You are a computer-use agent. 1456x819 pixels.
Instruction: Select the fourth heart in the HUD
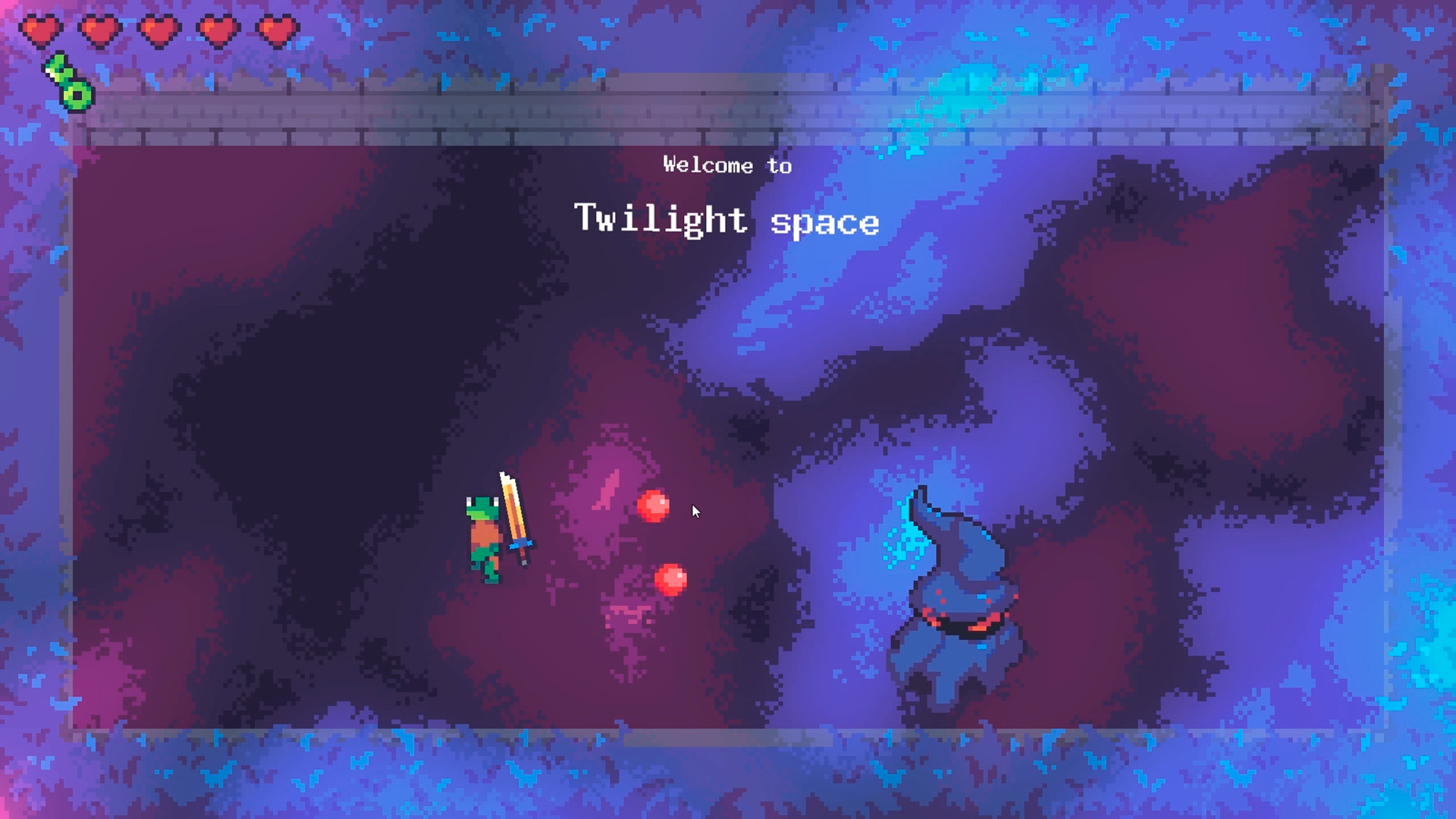click(x=218, y=28)
